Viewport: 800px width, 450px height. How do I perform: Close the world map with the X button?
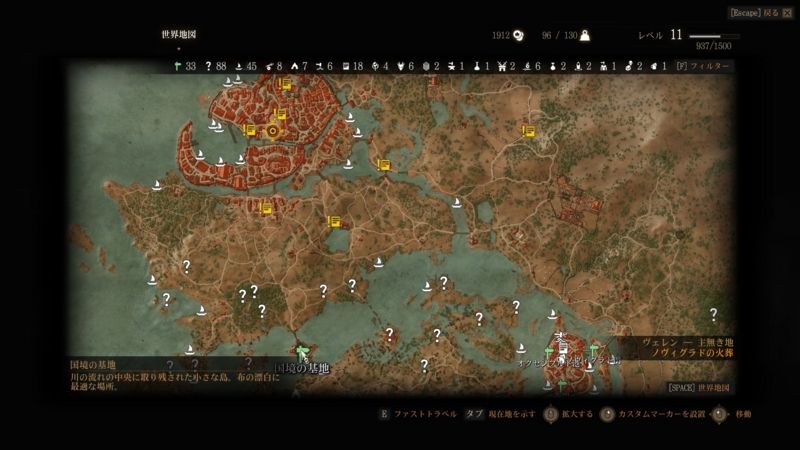pyautogui.click(x=787, y=13)
